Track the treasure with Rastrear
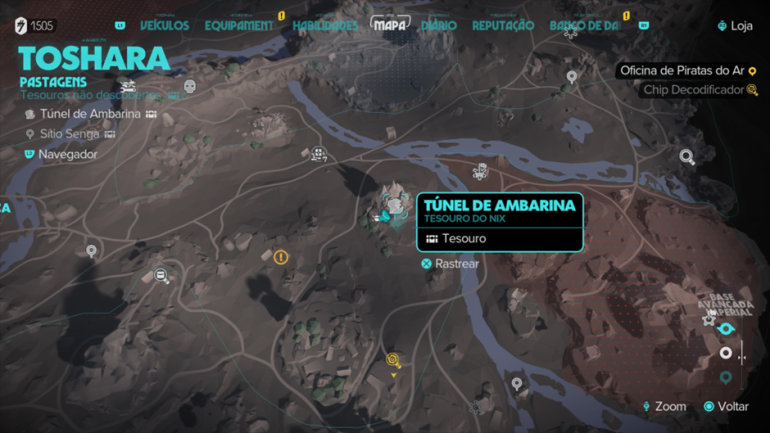The width and height of the screenshot is (770, 433). (x=450, y=264)
